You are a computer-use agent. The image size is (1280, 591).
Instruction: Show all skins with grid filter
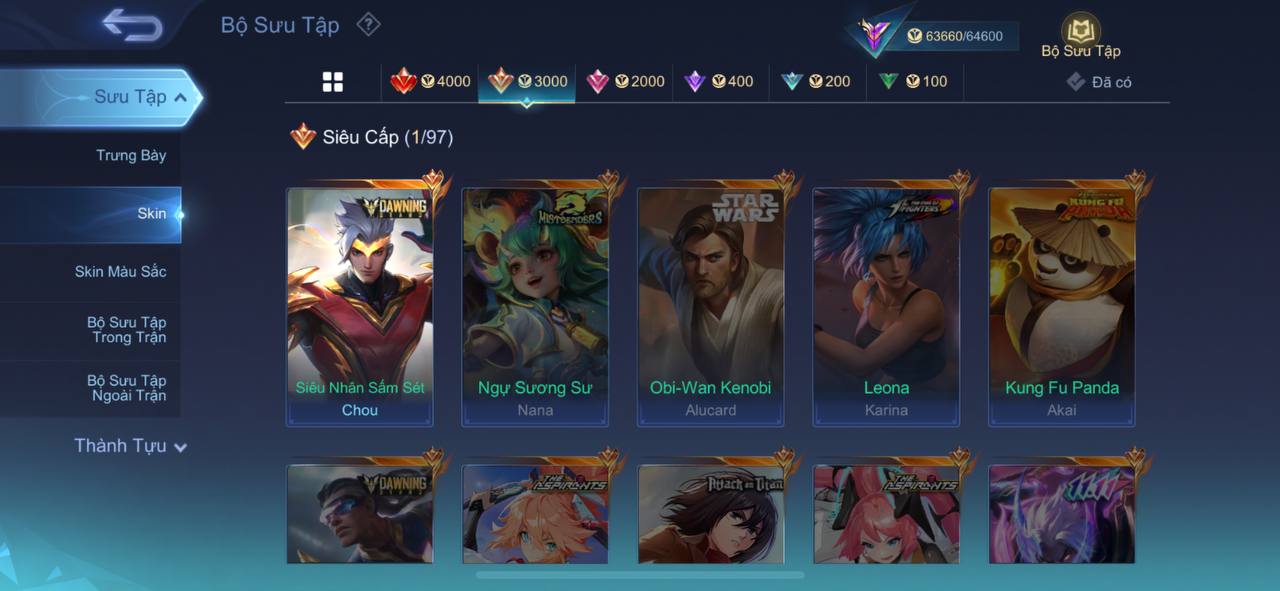(333, 82)
